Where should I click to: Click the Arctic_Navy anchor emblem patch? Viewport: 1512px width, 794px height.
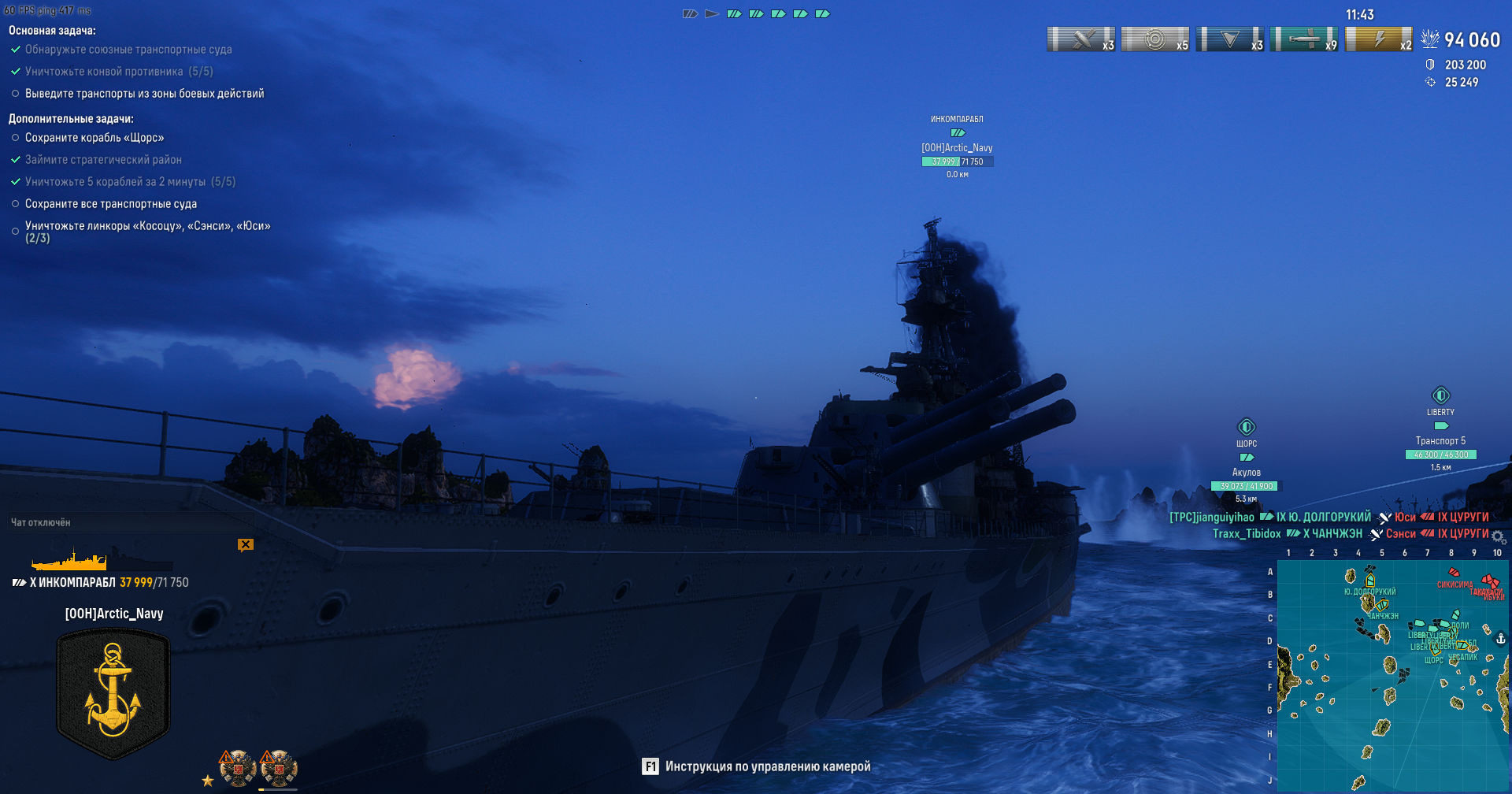coord(113,694)
